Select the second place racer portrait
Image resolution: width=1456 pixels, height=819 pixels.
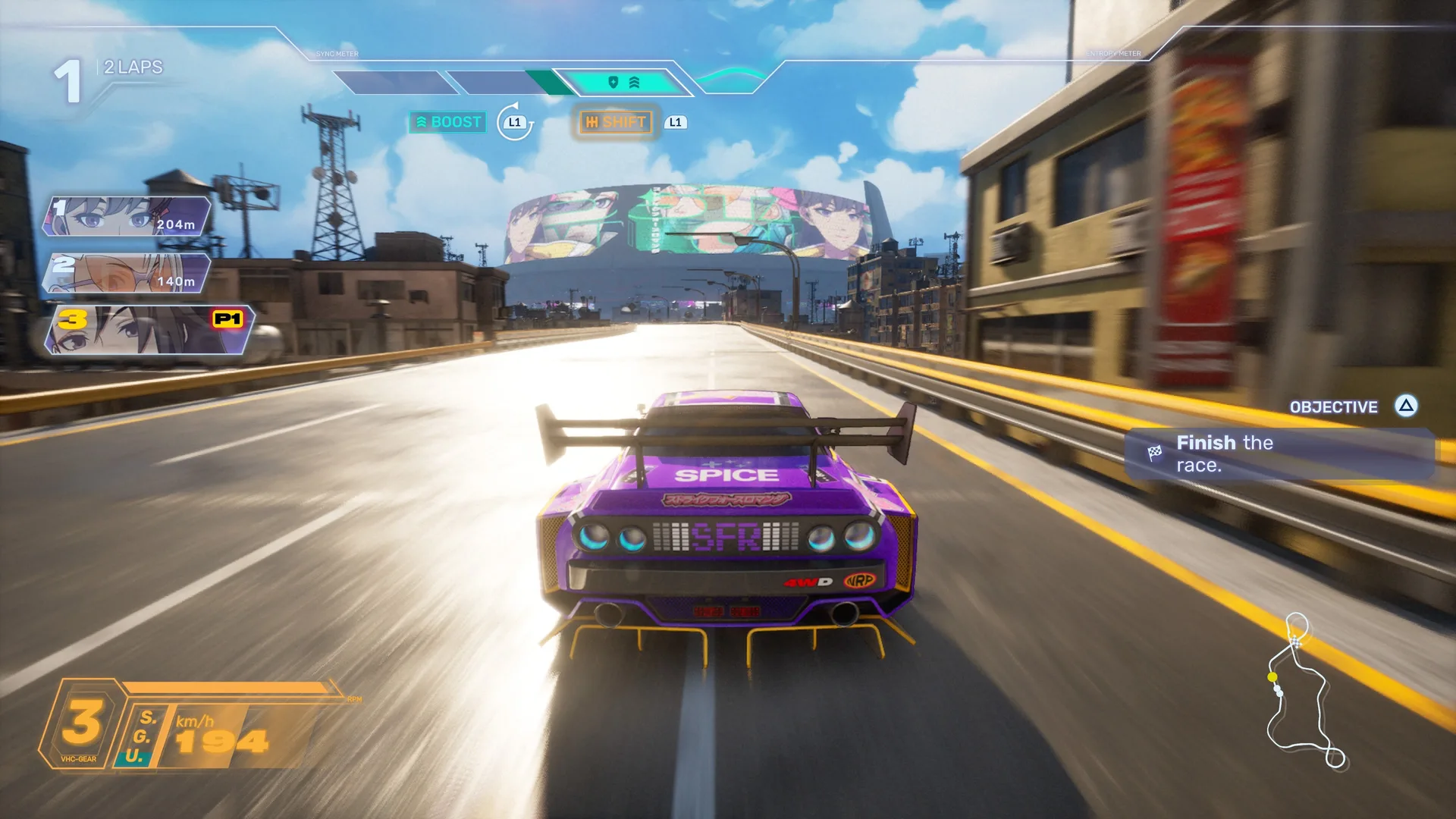(127, 273)
